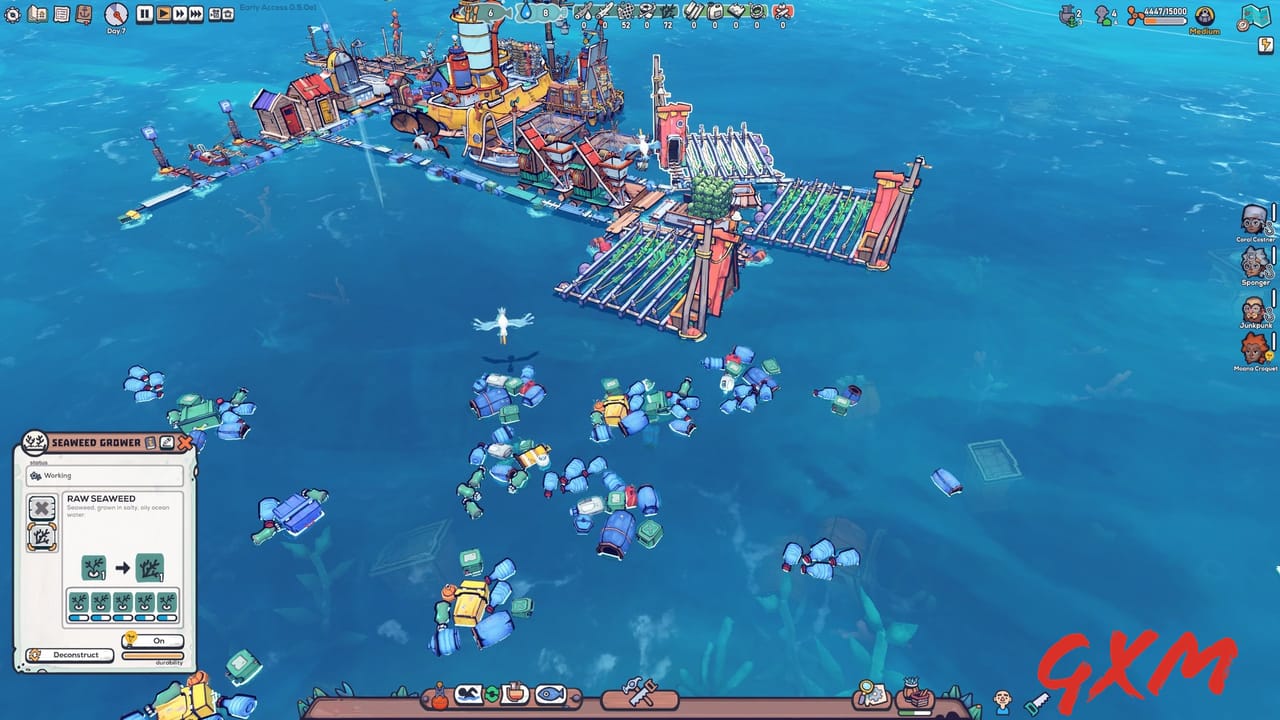
Task: Click the lightning bolt icon below the power meter
Action: point(1266,44)
